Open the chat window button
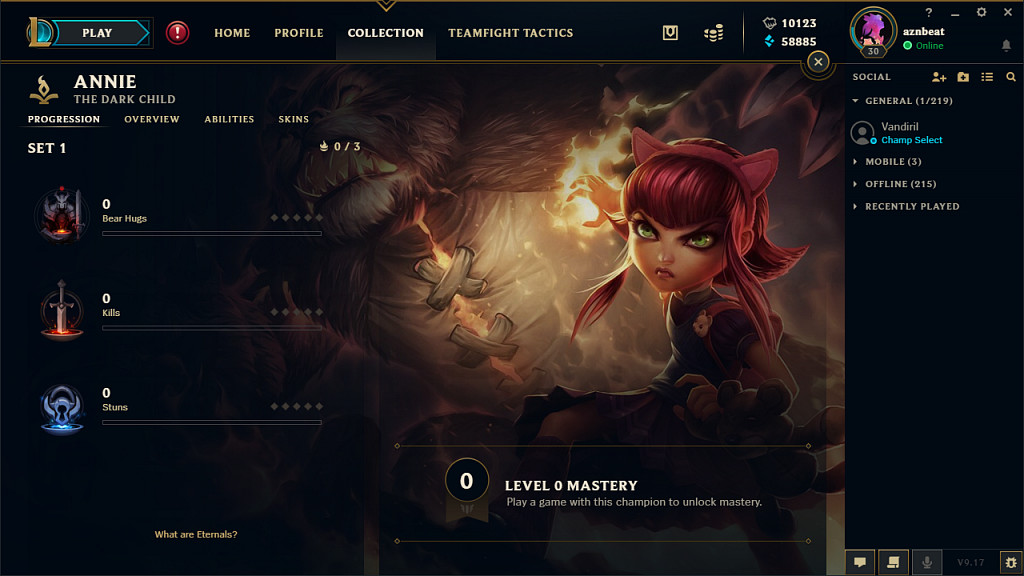 [x=860, y=563]
